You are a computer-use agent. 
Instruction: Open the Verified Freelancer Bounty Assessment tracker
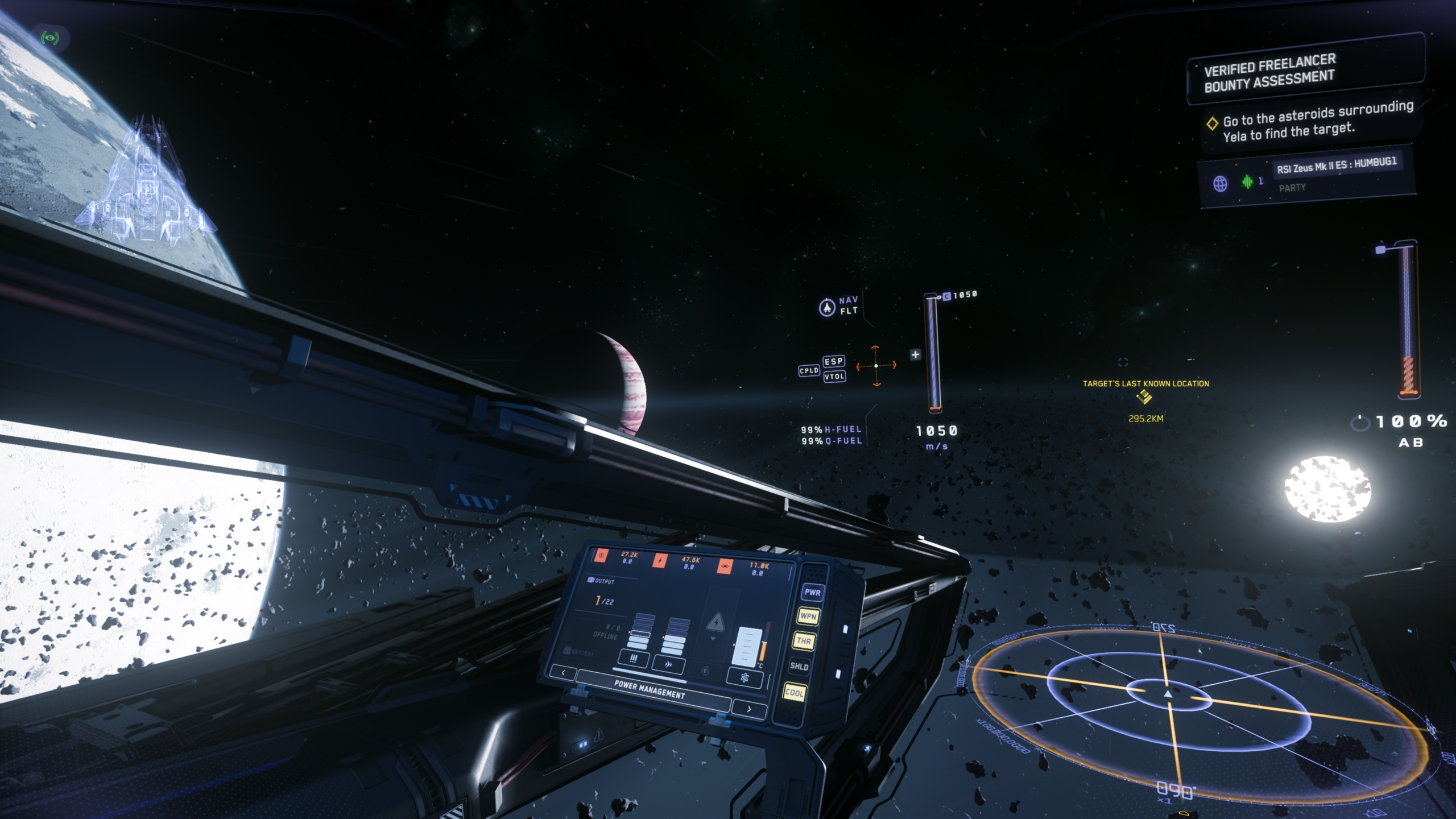1269,73
